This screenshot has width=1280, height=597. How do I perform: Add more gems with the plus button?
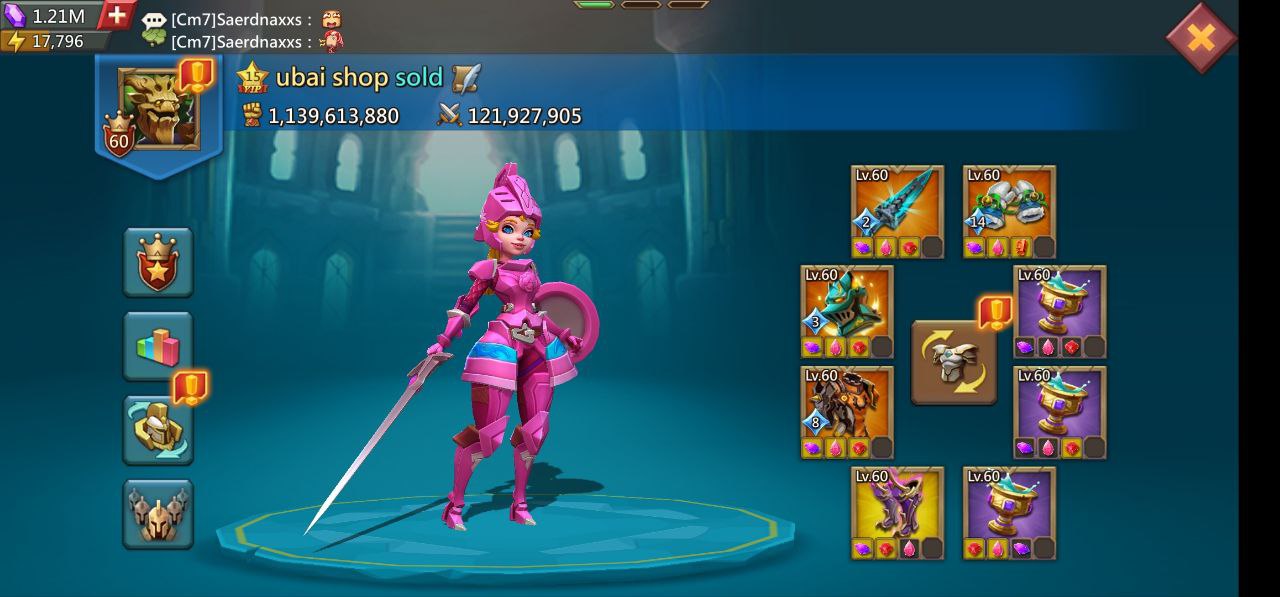[117, 15]
